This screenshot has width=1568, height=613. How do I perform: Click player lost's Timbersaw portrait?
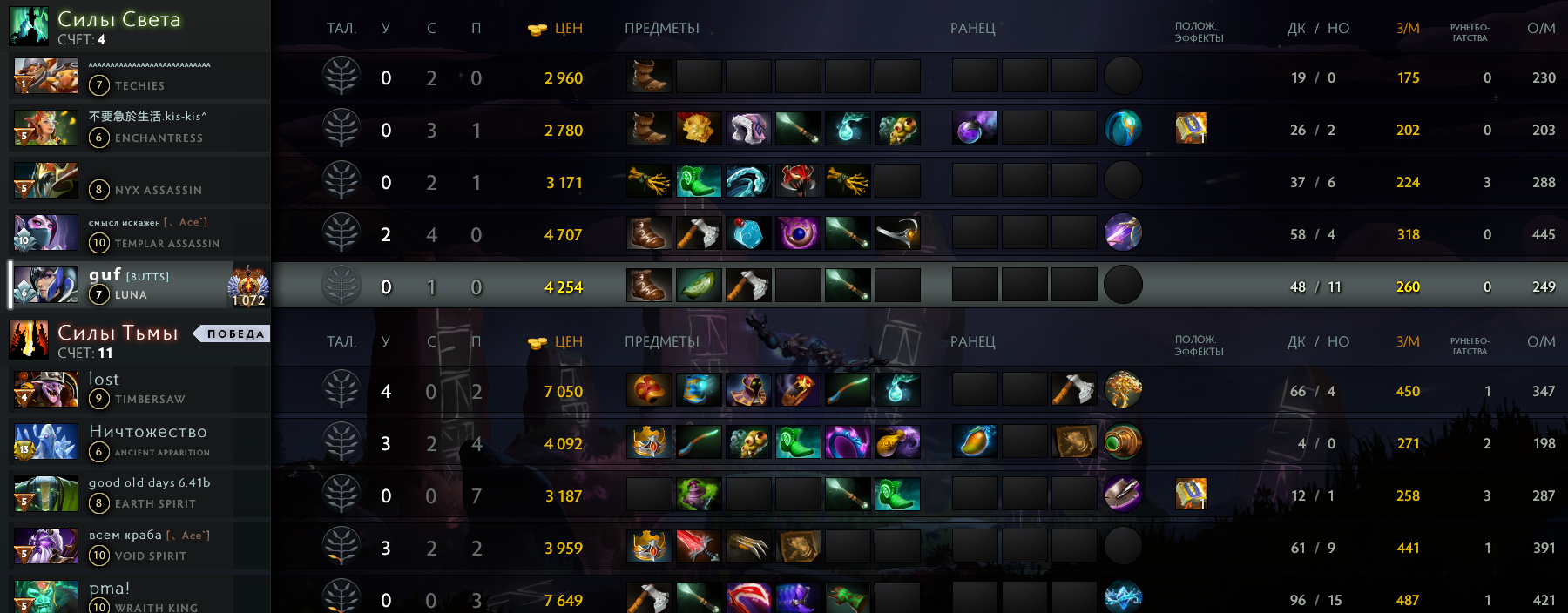point(45,390)
